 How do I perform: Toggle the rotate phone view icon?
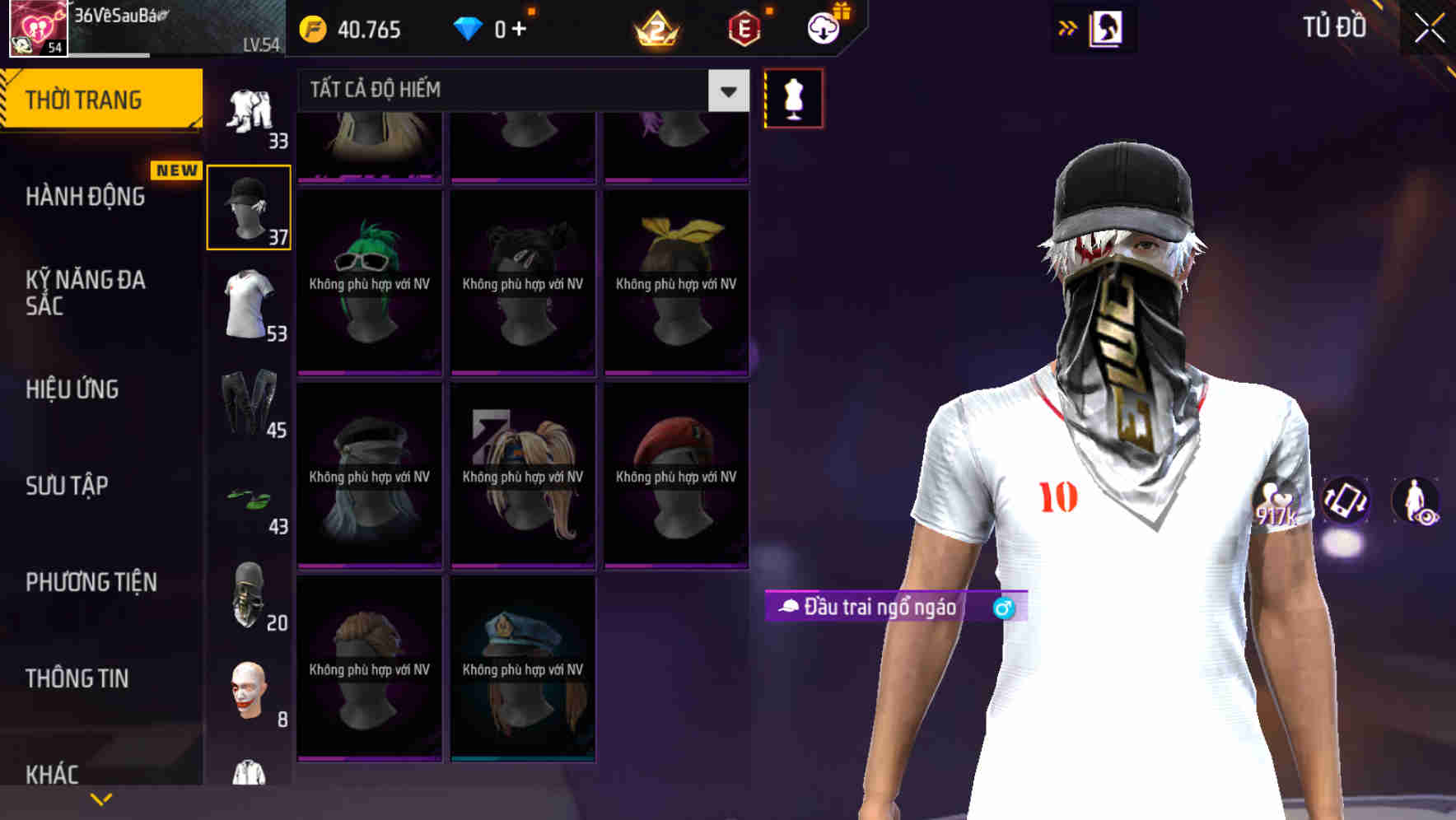pos(1346,502)
